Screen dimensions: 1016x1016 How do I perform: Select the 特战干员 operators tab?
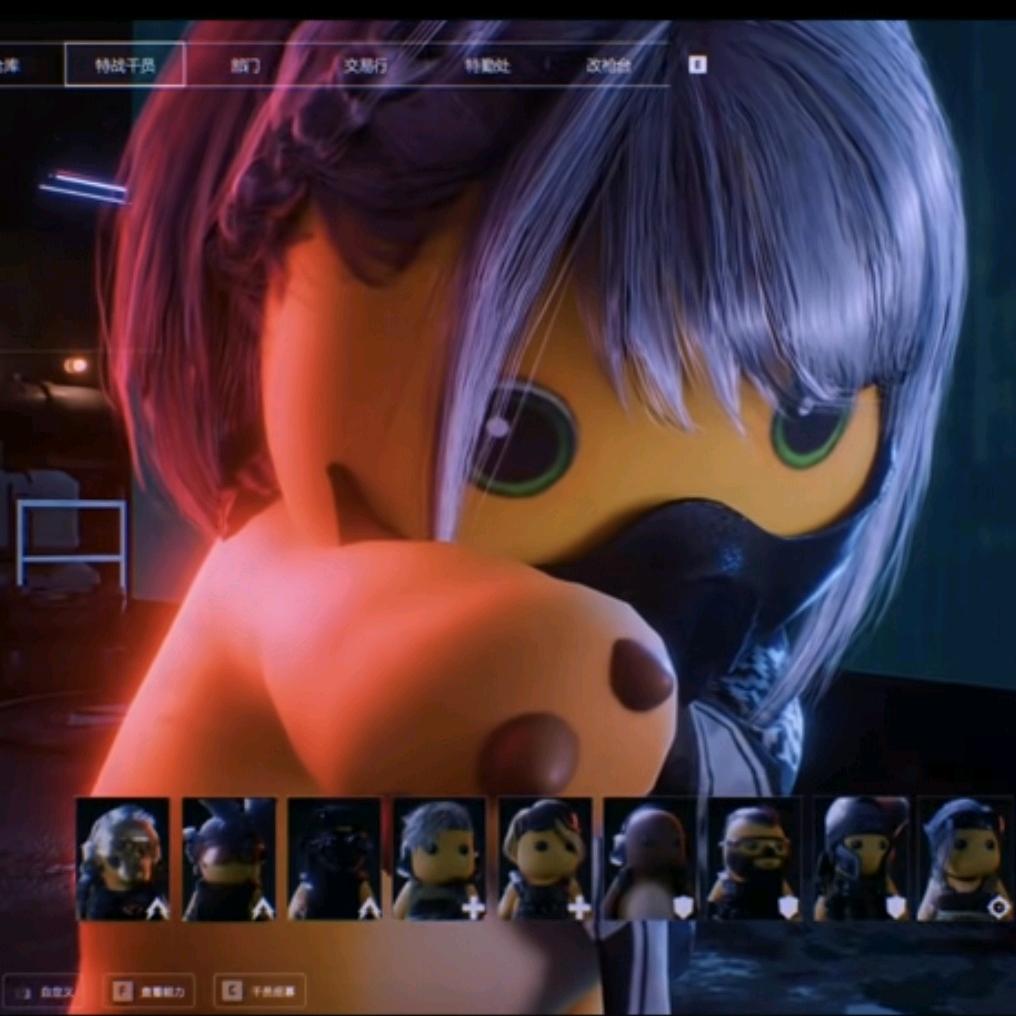click(x=125, y=66)
